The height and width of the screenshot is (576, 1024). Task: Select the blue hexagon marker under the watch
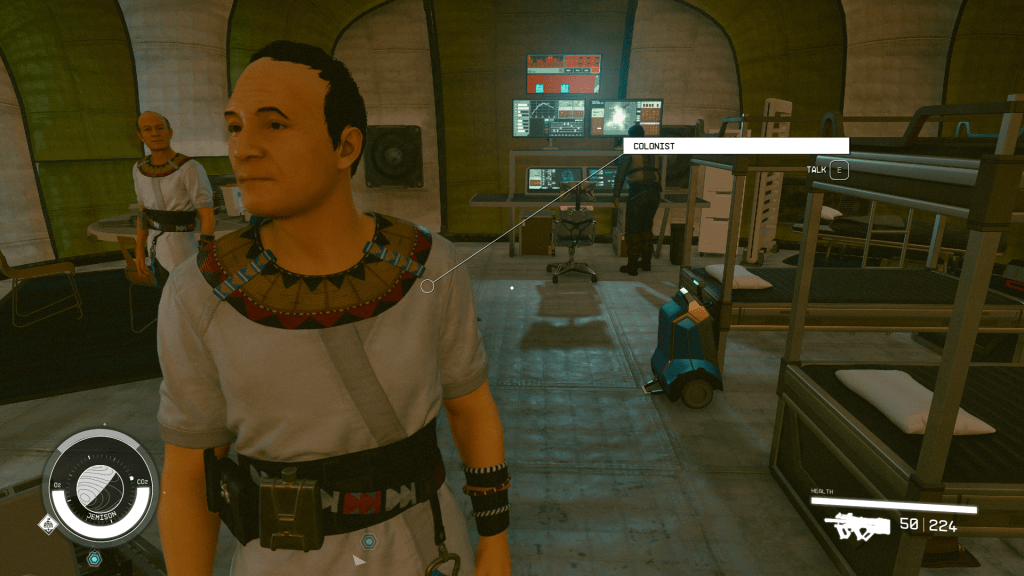pos(94,558)
